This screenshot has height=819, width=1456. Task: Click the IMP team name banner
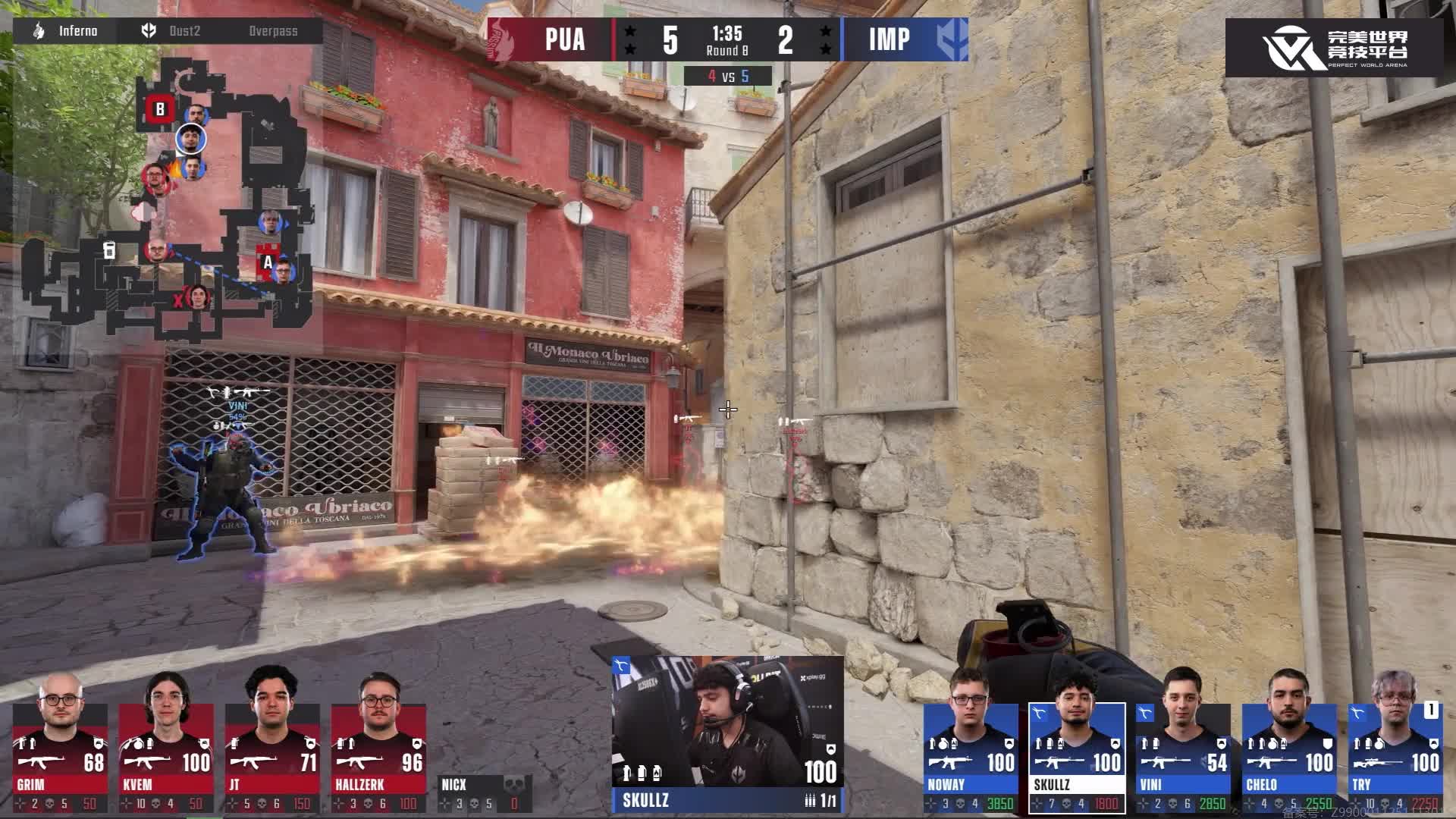click(889, 39)
